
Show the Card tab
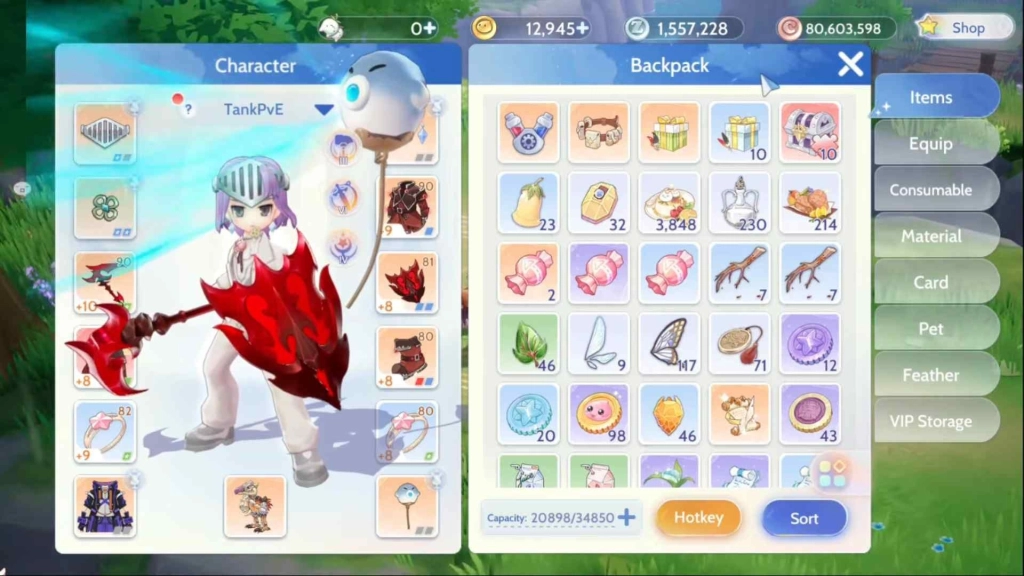click(930, 282)
